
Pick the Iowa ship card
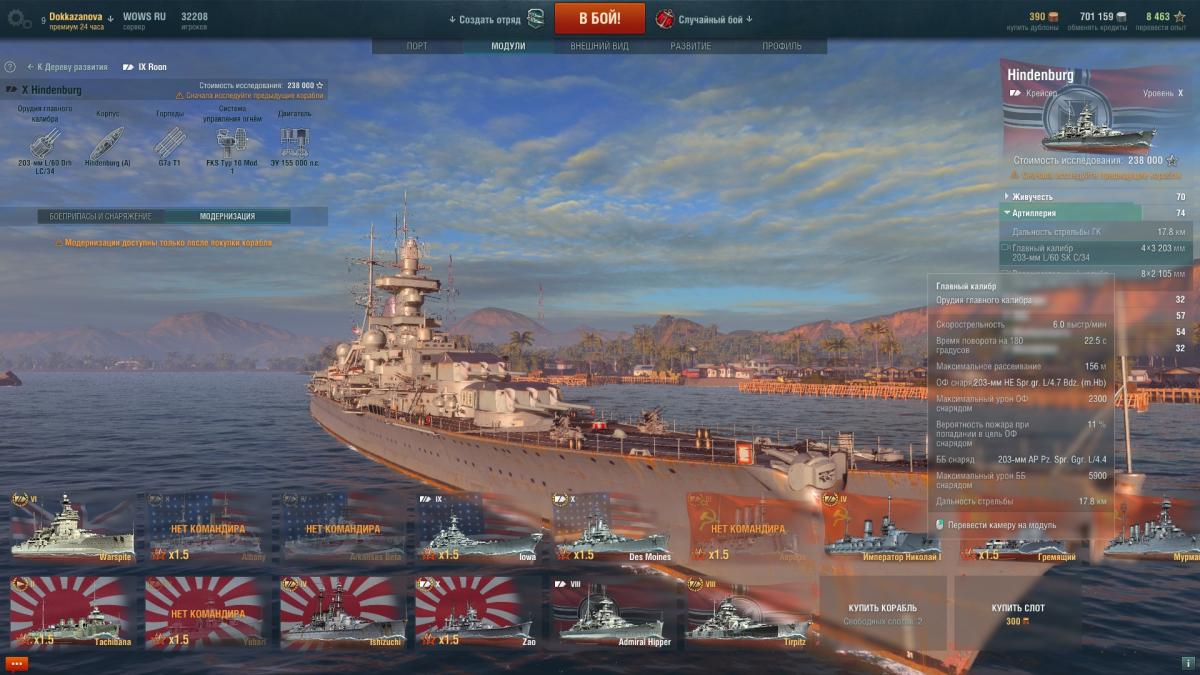tap(476, 527)
